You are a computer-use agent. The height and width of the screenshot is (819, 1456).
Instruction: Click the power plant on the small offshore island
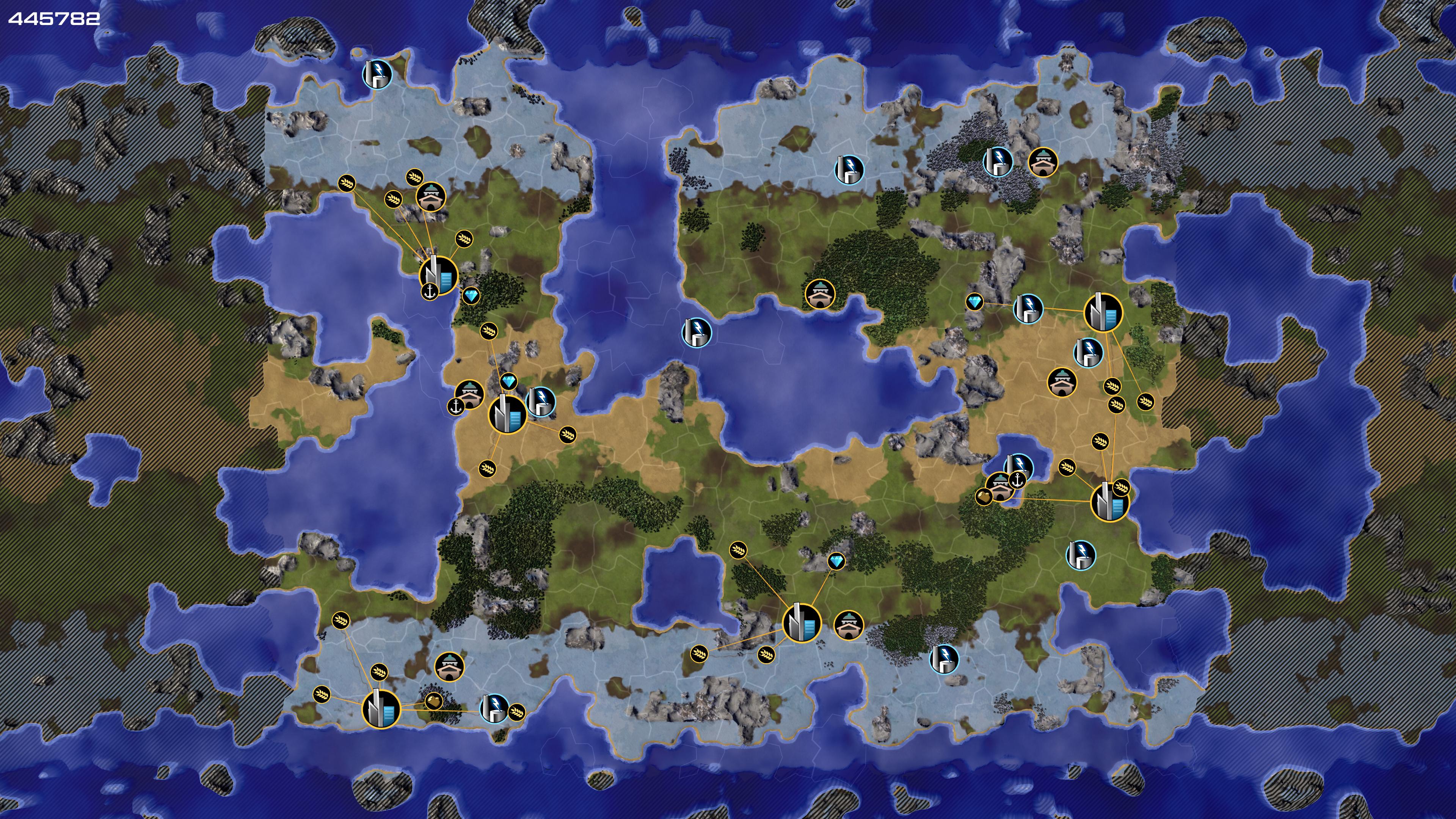click(377, 74)
